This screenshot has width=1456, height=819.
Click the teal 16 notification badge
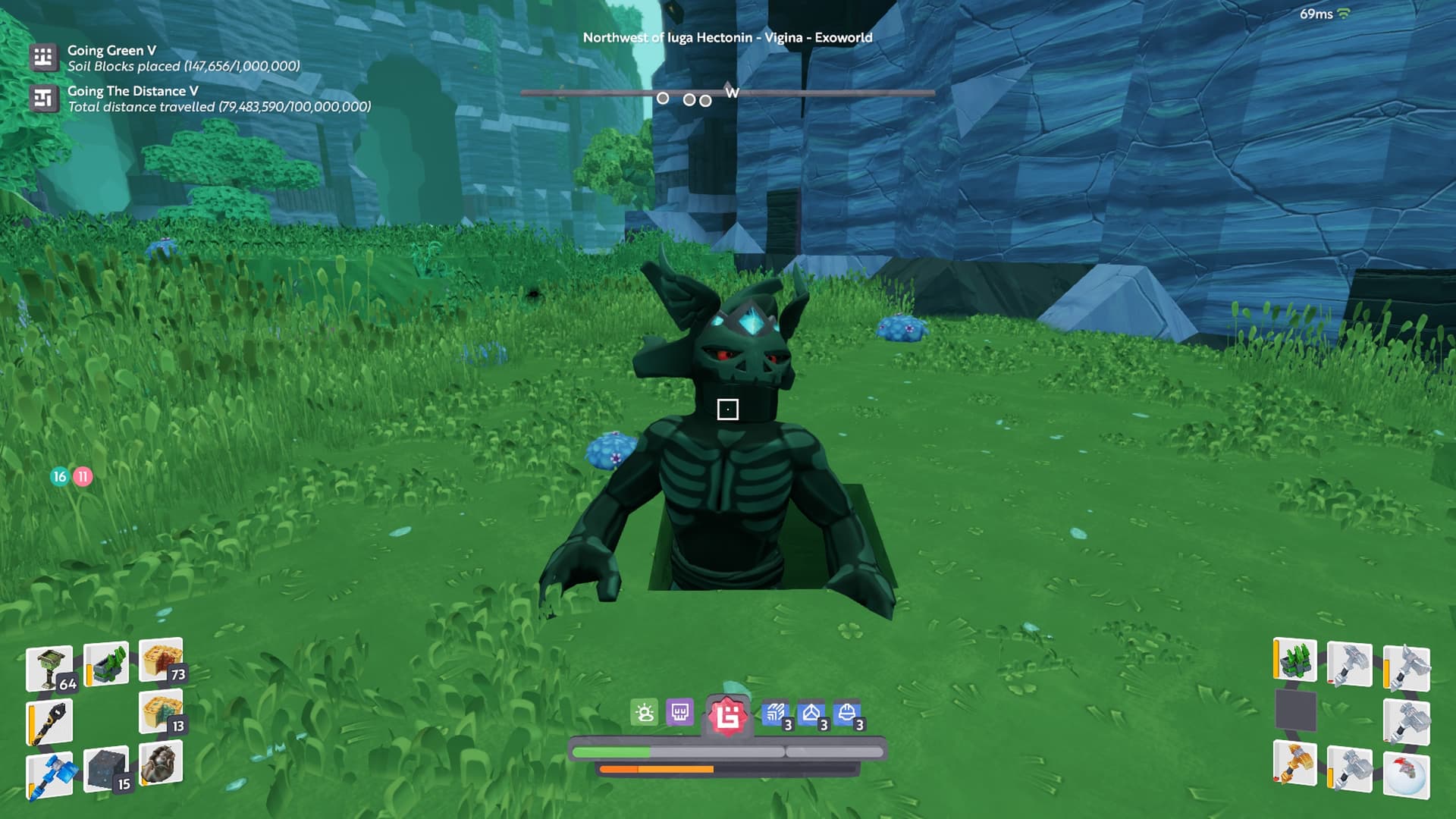tap(60, 476)
